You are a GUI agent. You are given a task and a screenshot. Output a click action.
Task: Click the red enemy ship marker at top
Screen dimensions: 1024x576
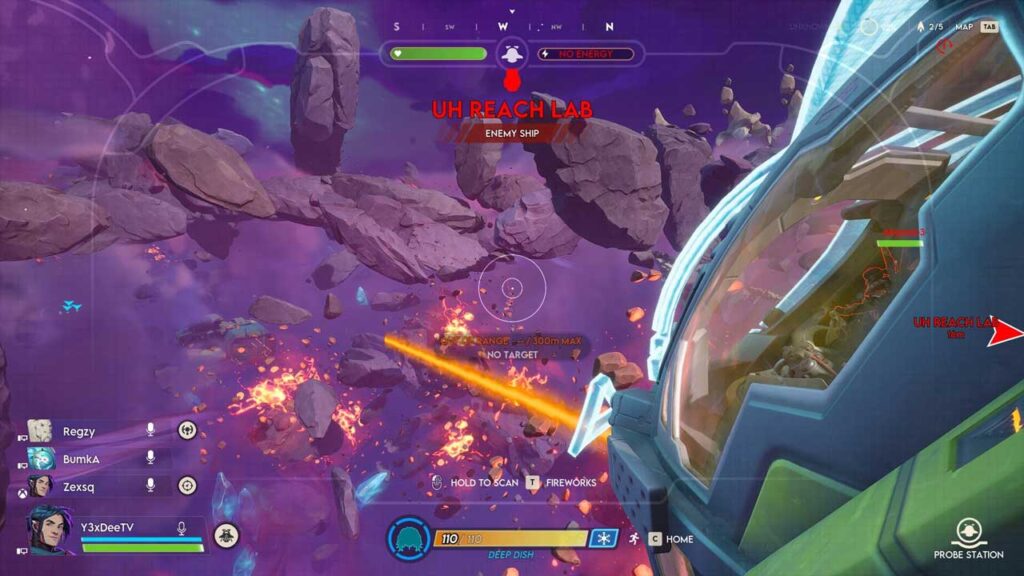(x=512, y=80)
